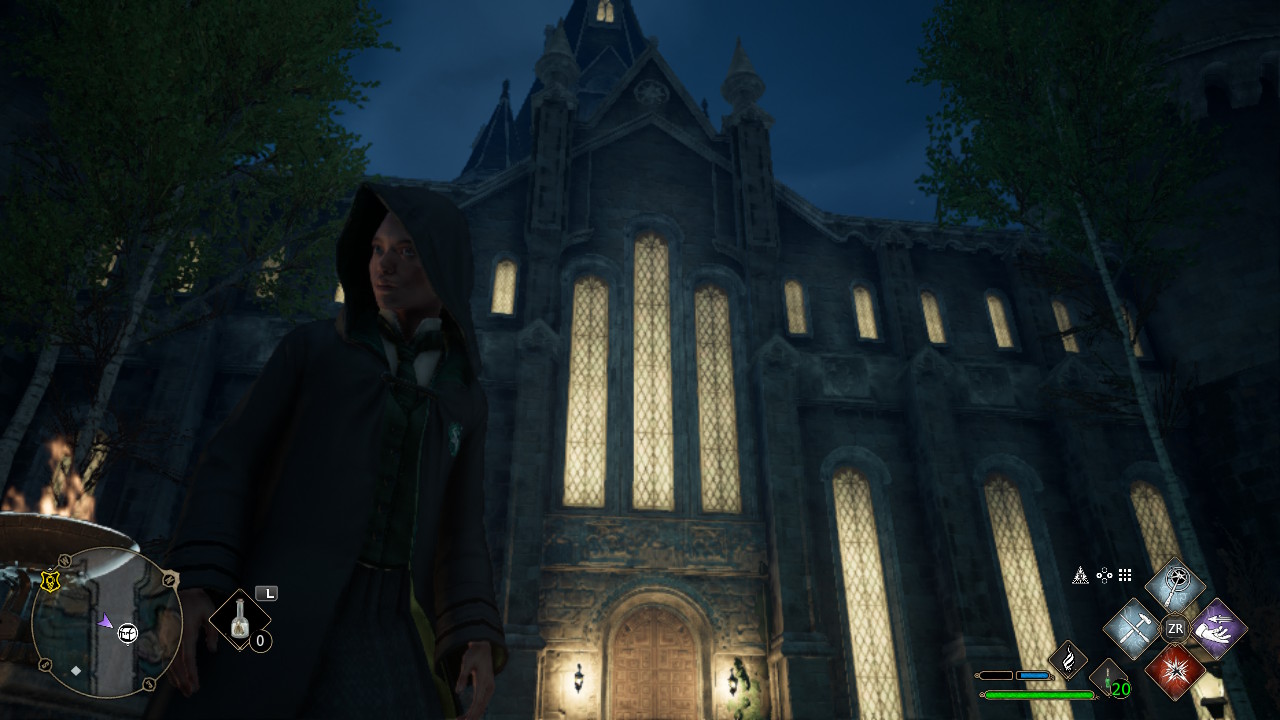
Task: Select the white flame ancient magic icon
Action: (x=1068, y=660)
